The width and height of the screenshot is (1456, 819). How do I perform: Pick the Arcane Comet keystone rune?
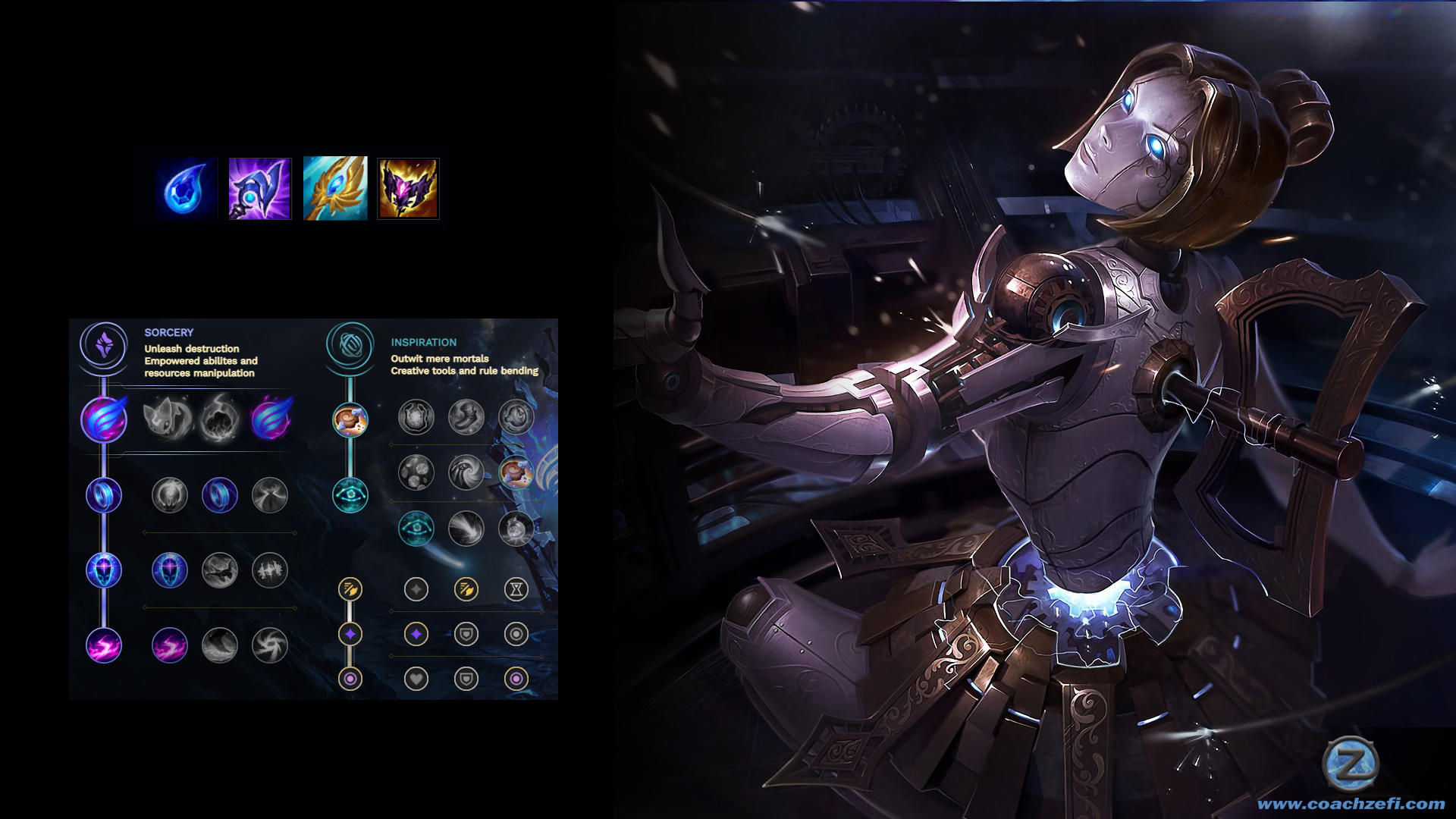point(219,418)
